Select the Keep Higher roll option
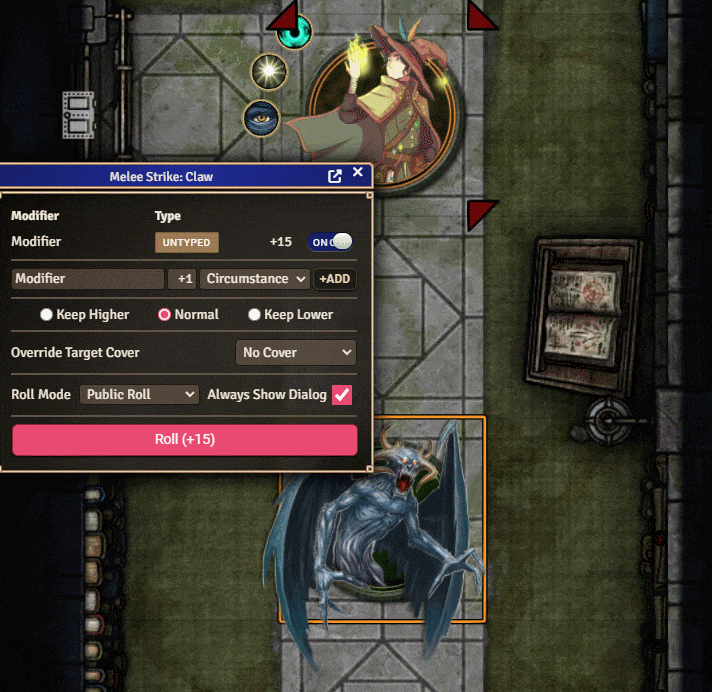 [x=47, y=315]
